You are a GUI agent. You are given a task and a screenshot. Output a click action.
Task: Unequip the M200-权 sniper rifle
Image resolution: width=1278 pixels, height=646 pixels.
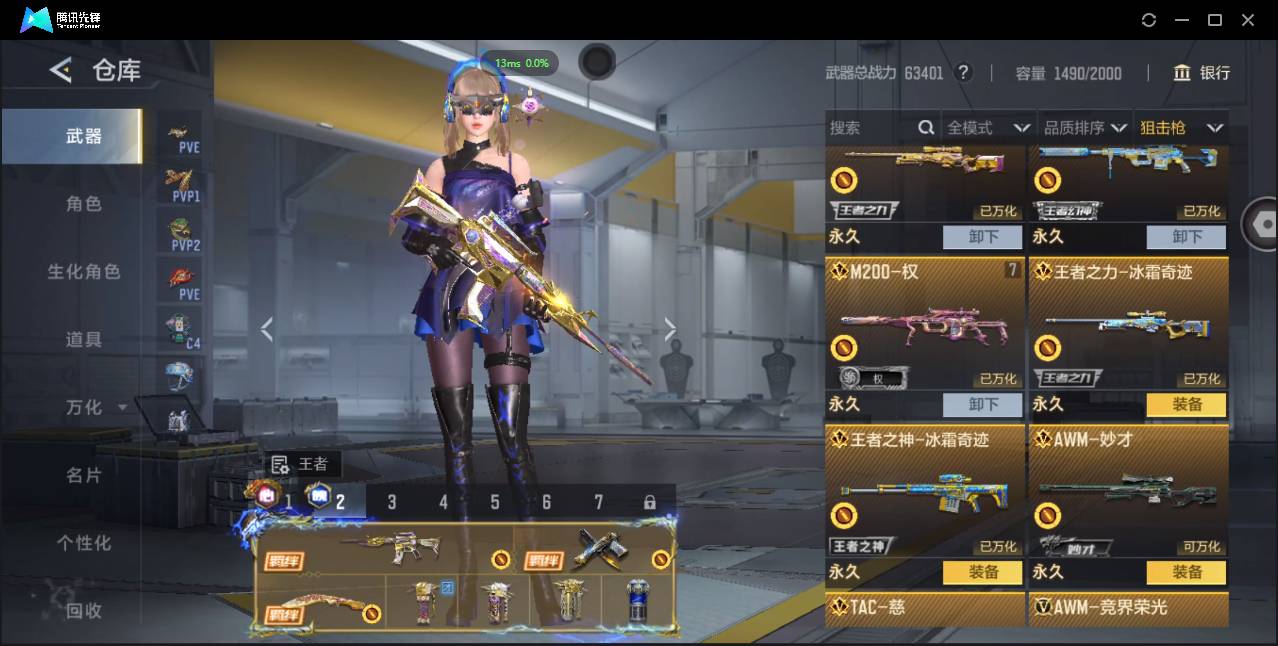pos(982,404)
